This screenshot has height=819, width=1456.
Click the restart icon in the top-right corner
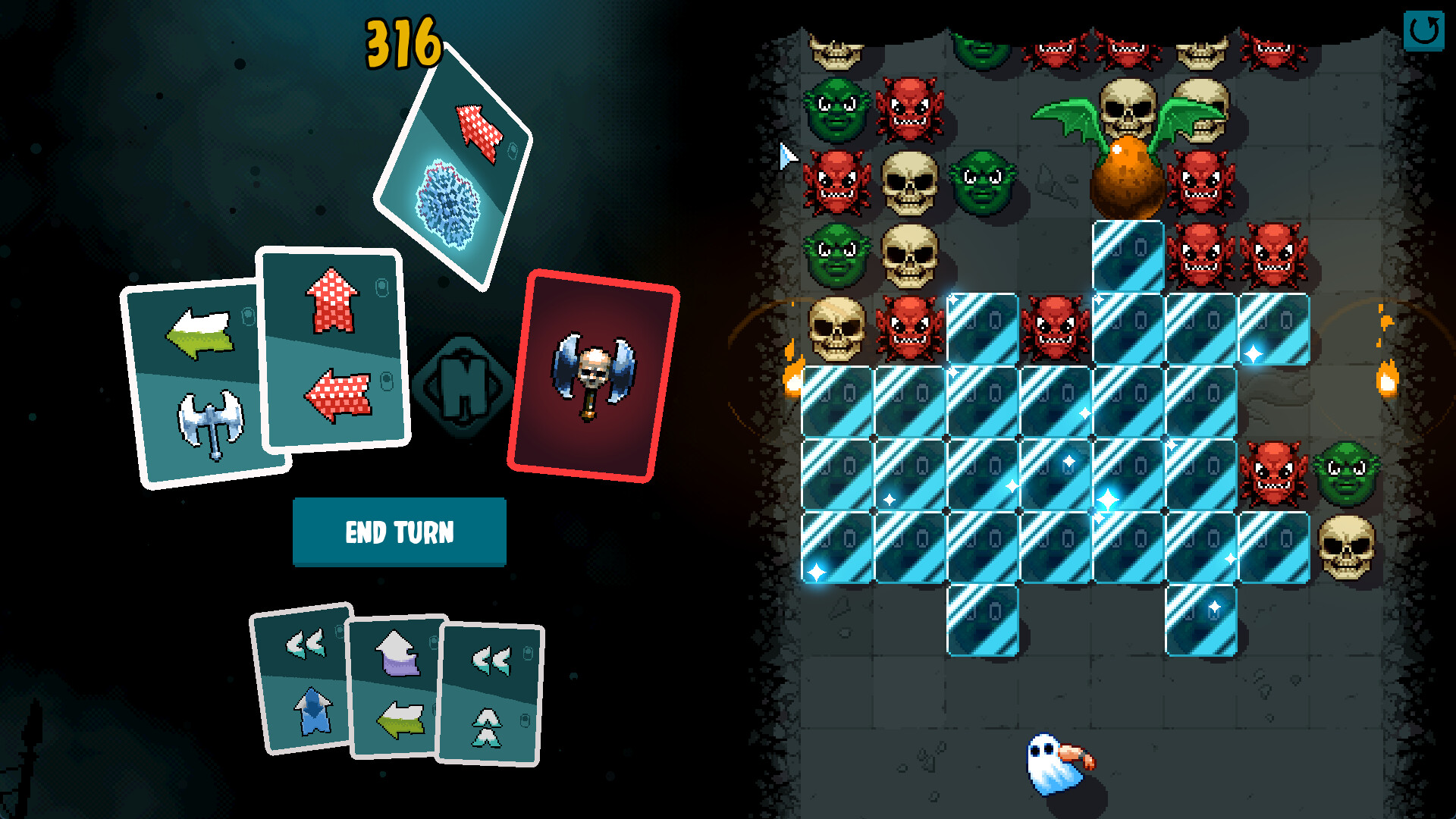(x=1424, y=30)
